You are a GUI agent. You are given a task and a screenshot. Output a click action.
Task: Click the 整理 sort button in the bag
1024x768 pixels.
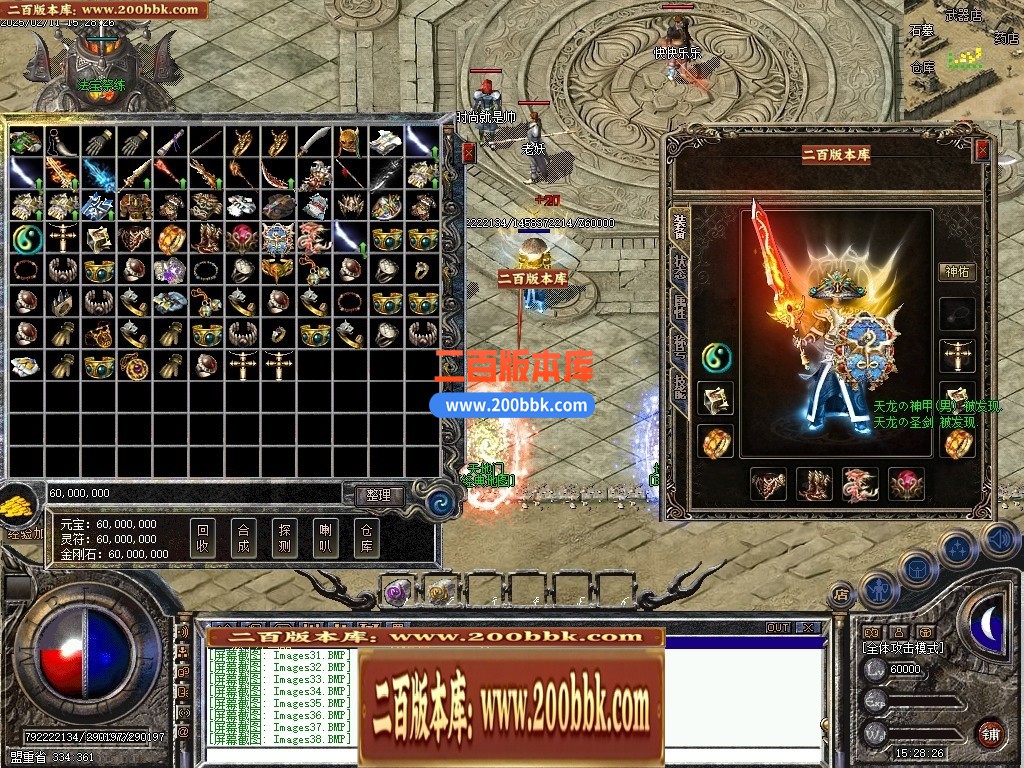coord(378,495)
